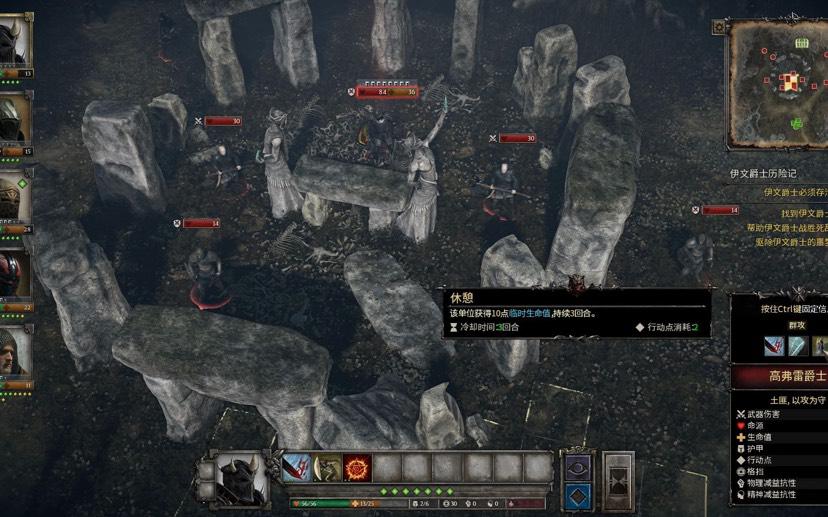
Task: Activate the sword slash attack skill
Action: (297, 468)
